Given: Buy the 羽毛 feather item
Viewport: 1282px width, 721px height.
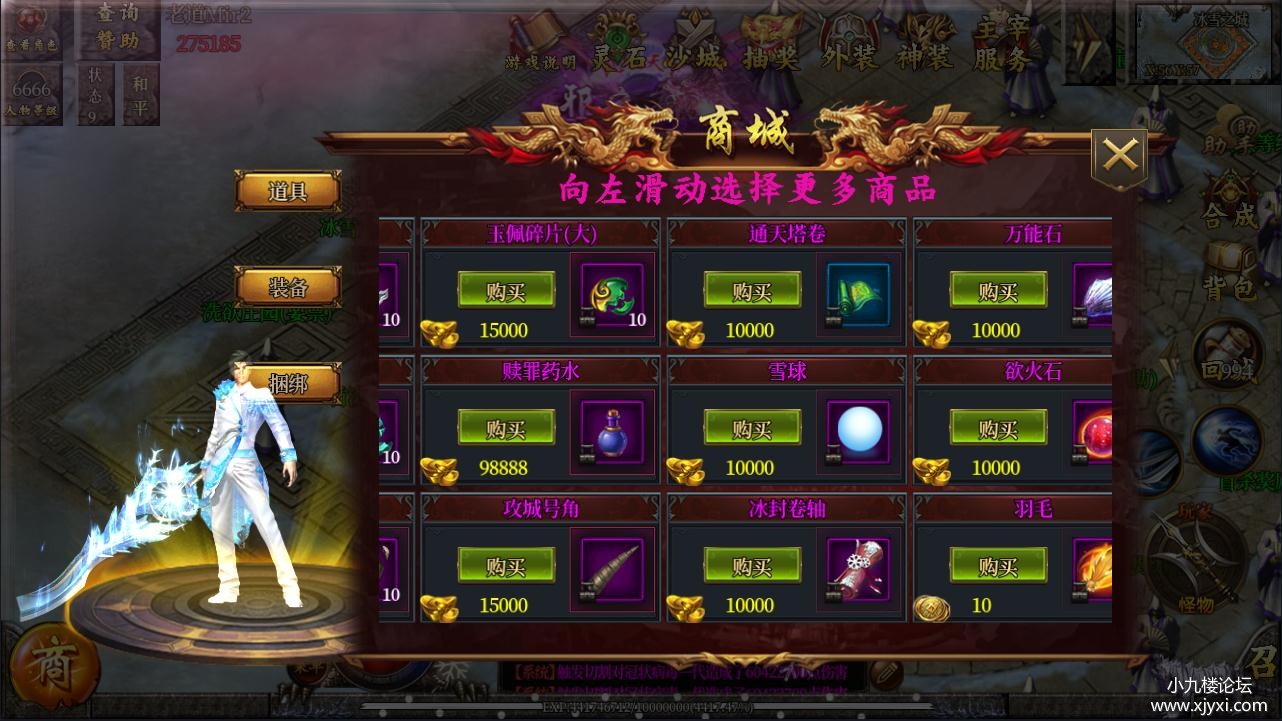Looking at the screenshot, I should coord(998,567).
